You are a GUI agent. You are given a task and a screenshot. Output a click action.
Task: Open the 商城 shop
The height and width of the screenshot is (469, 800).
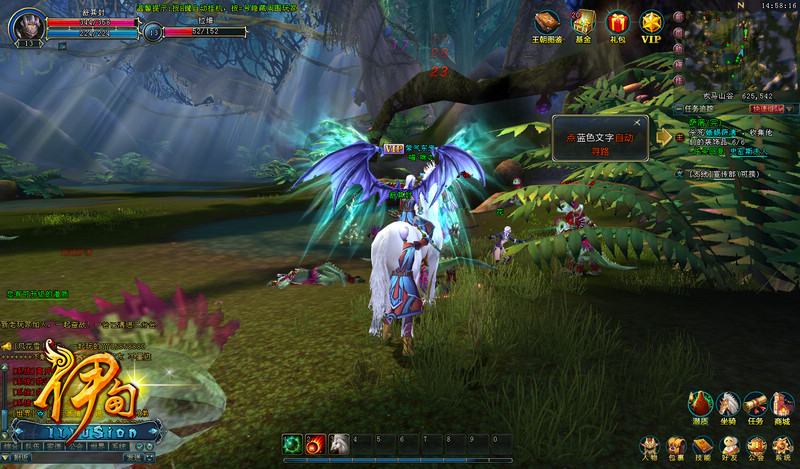(783, 405)
